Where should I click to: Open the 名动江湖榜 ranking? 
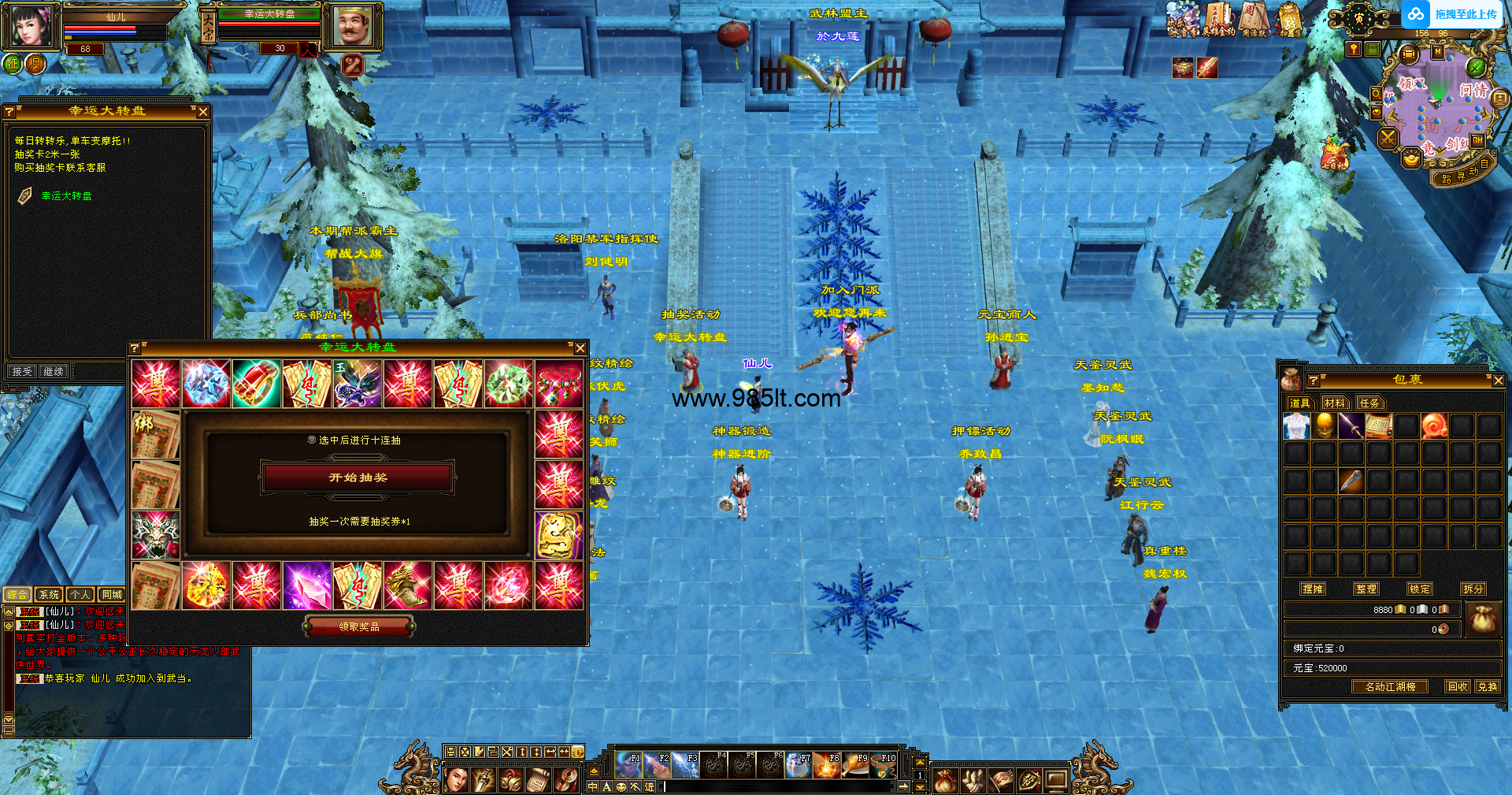pos(1390,686)
